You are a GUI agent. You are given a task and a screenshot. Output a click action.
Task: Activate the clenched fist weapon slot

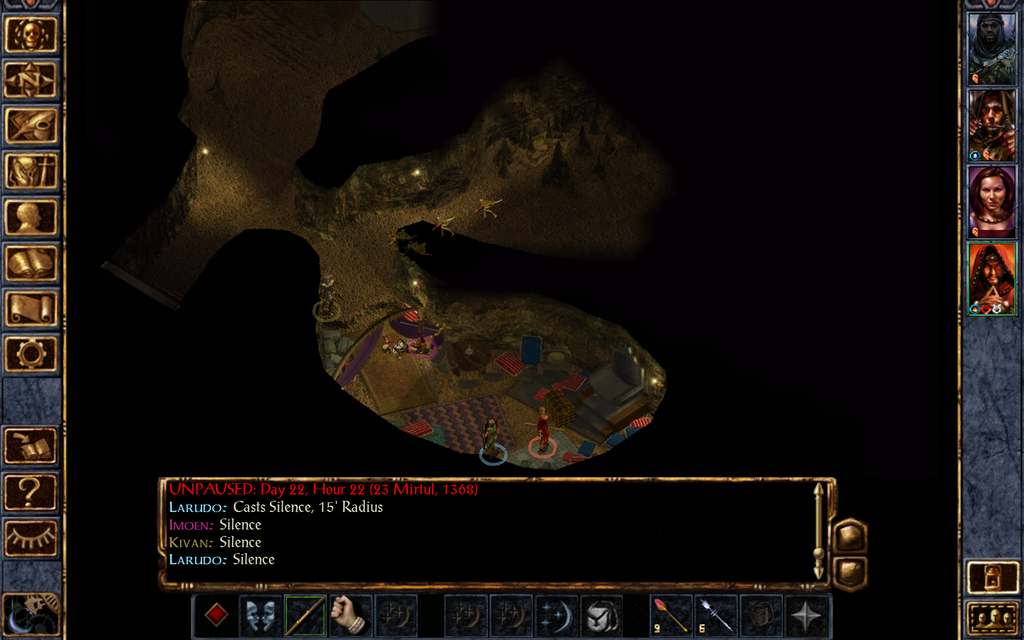click(349, 615)
